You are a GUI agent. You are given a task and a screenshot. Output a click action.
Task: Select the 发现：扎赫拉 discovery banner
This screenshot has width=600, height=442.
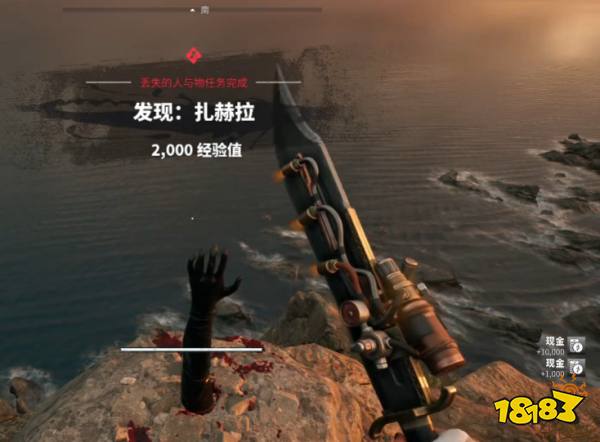195,114
